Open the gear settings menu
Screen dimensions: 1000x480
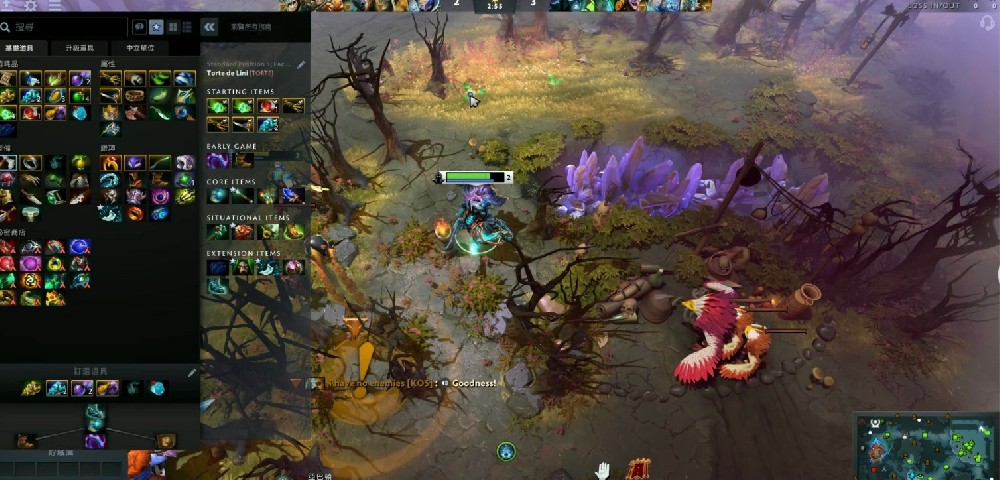[x=30, y=6]
